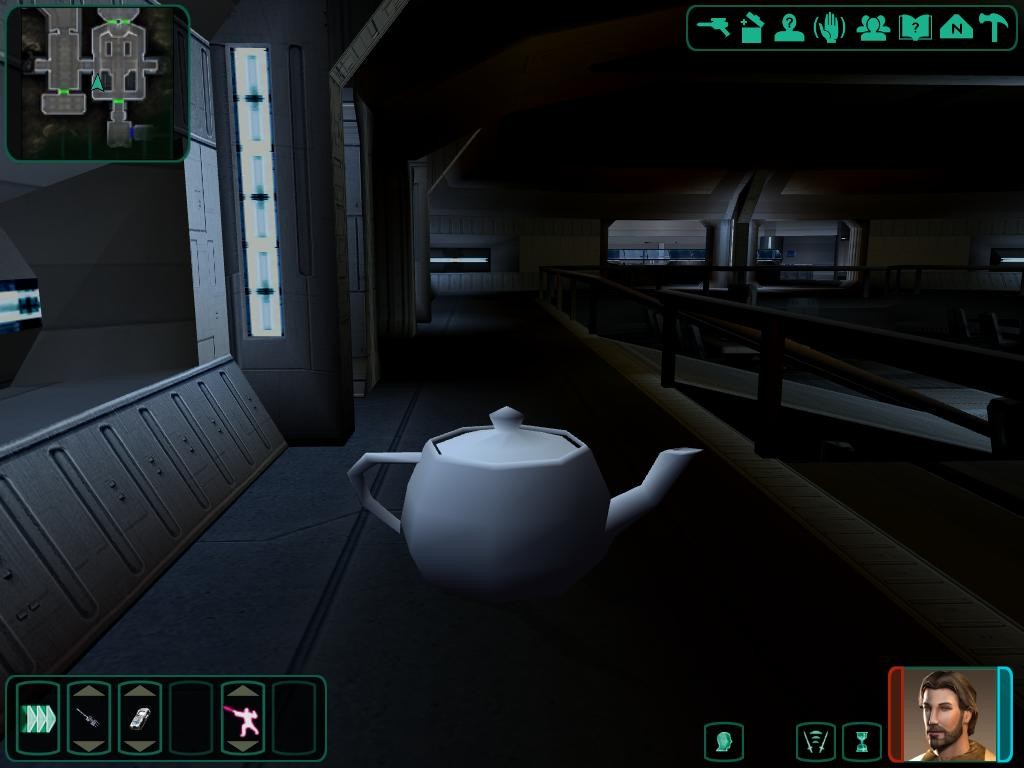
Task: Open the Character sheet silhouette icon
Action: coord(789,28)
